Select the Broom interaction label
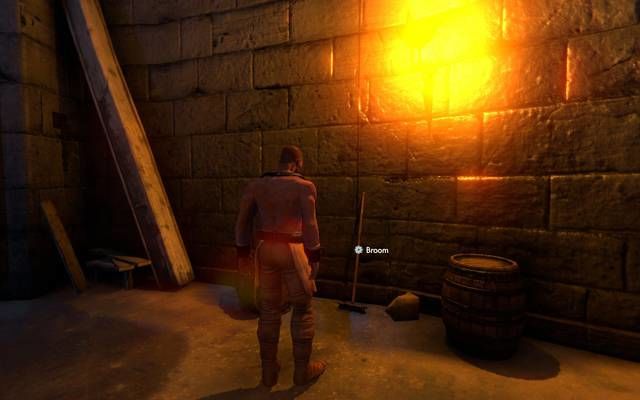This screenshot has width=640, height=400. 373,249
